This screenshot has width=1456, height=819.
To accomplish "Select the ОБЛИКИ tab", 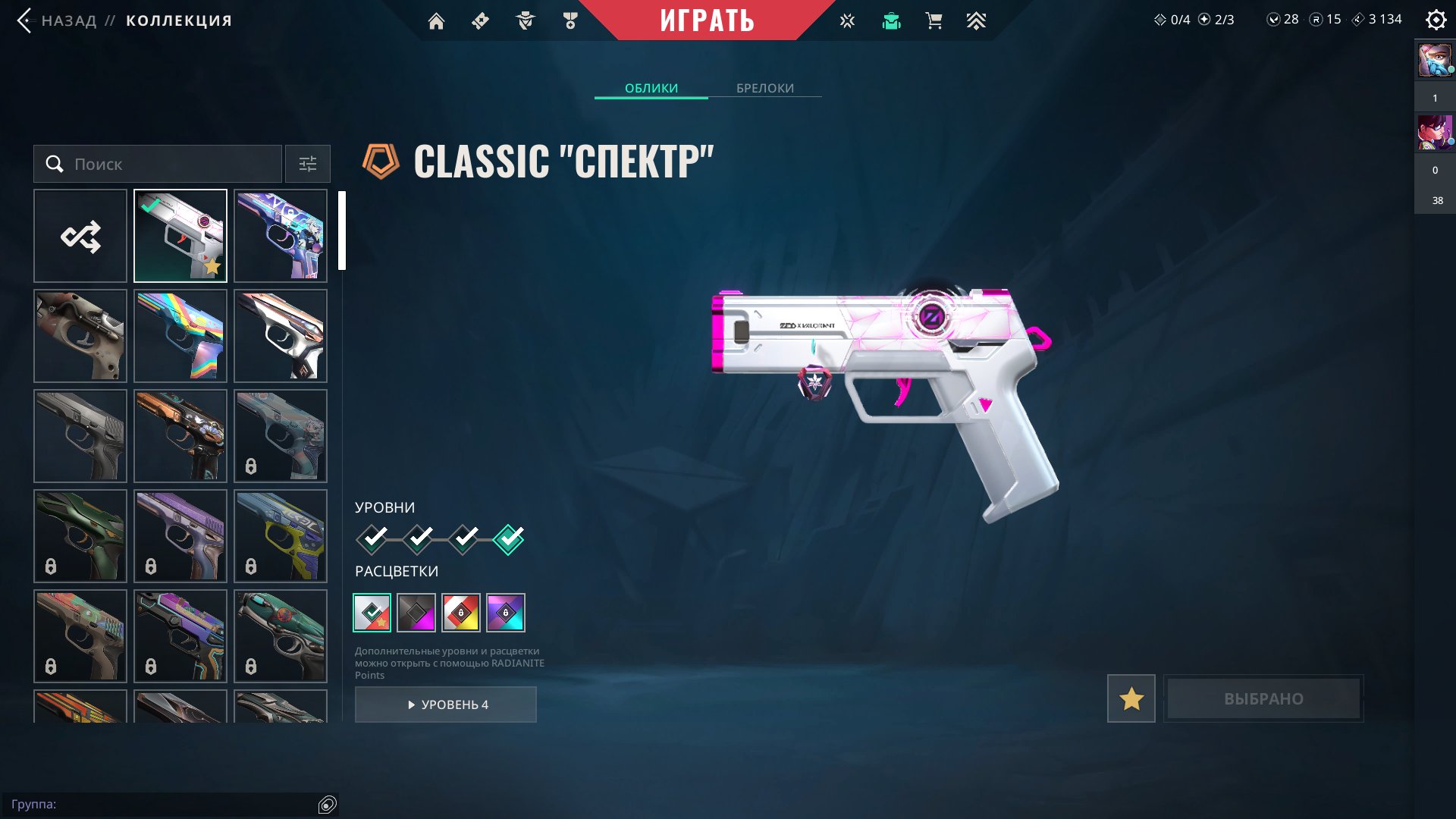I will pyautogui.click(x=651, y=88).
